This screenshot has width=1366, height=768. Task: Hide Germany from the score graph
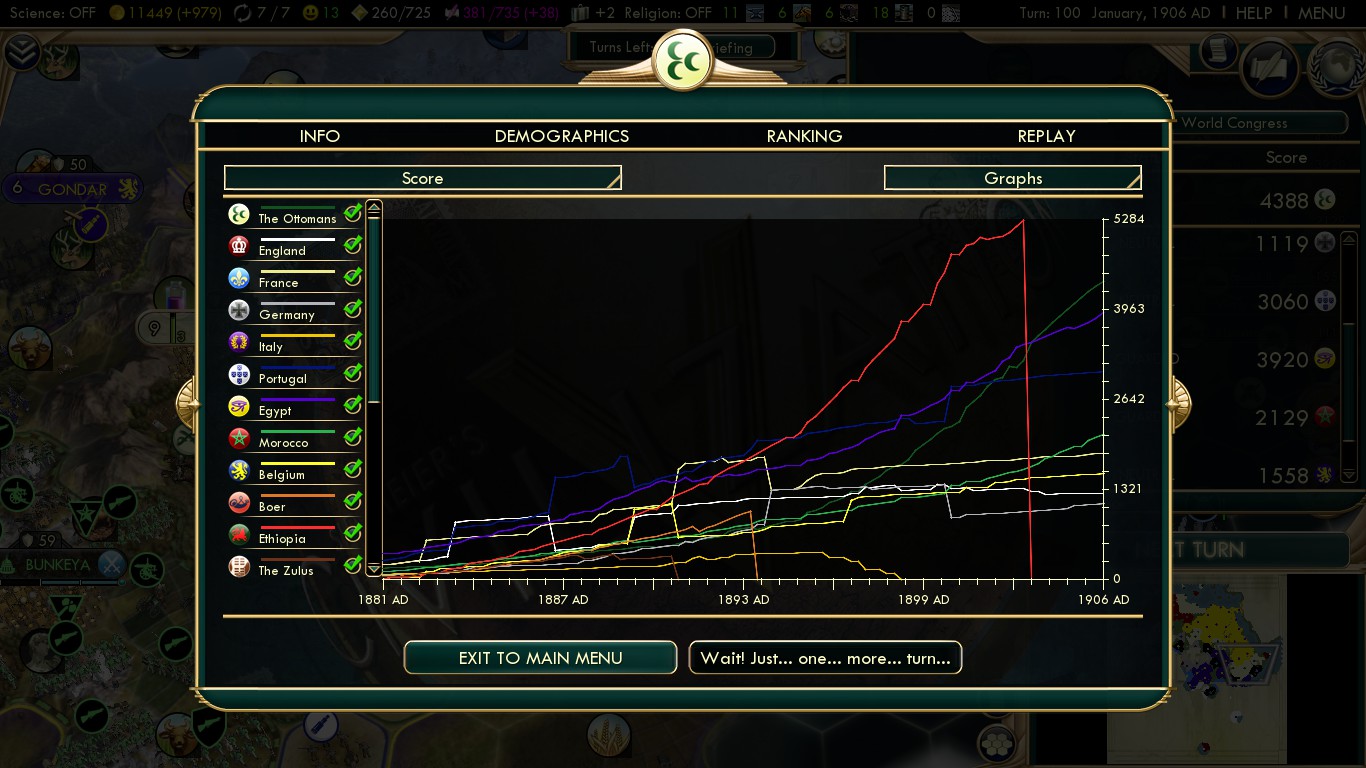[x=352, y=309]
